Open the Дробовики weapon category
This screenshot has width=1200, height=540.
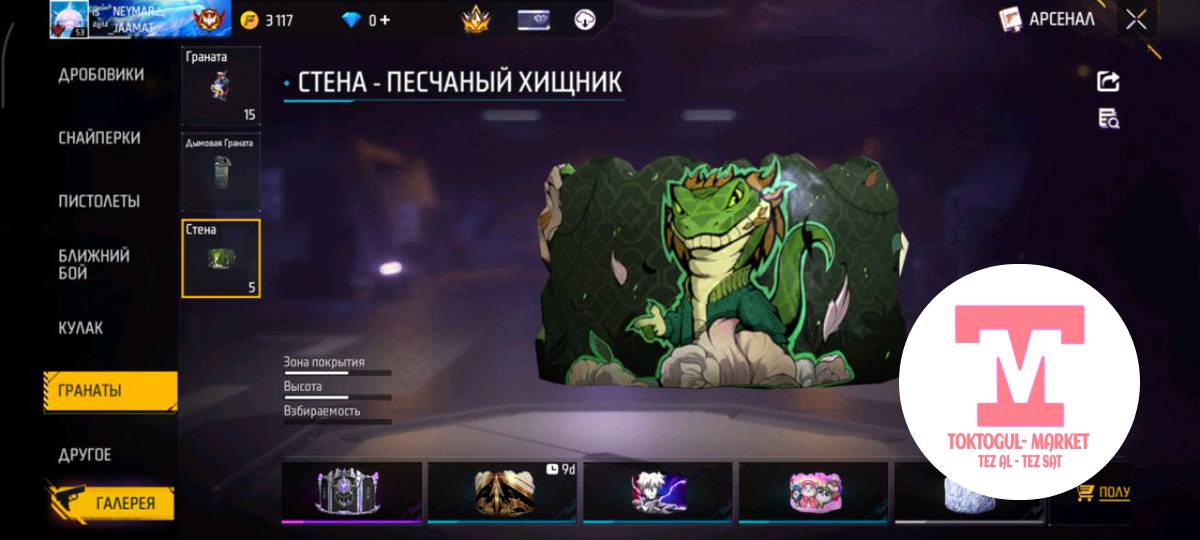(x=101, y=75)
